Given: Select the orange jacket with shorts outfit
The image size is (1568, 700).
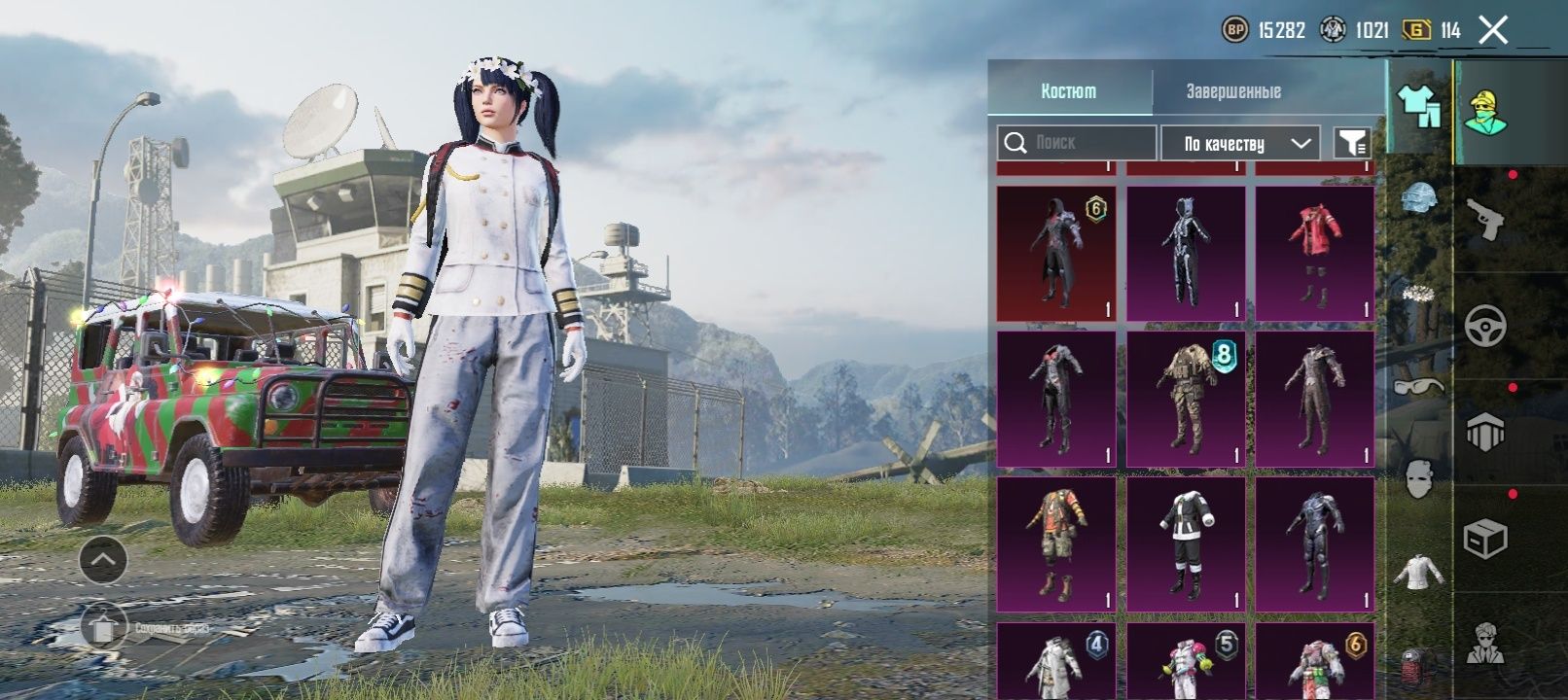Looking at the screenshot, I should tap(1056, 544).
